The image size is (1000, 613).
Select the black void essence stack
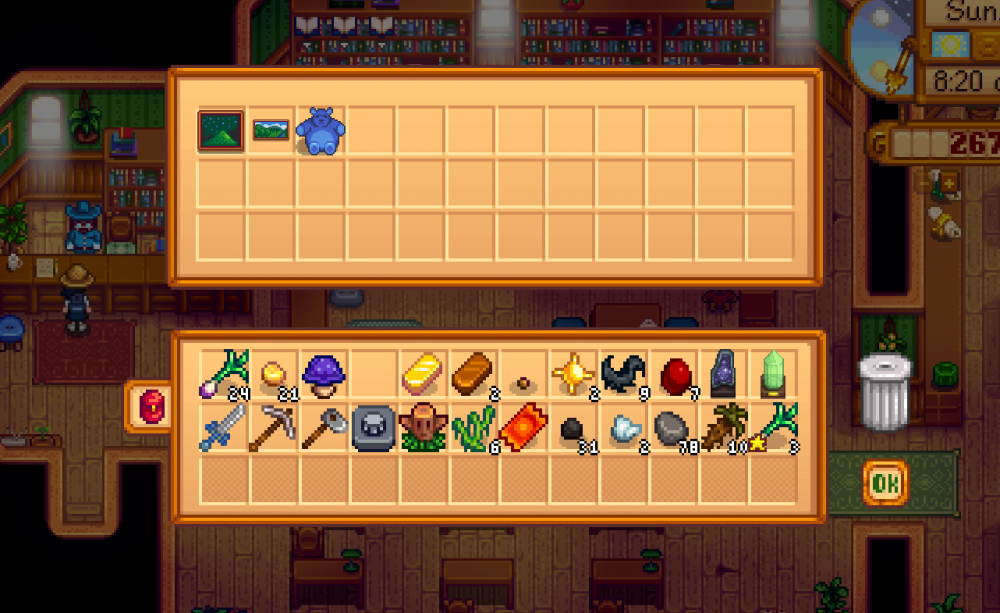624,374
